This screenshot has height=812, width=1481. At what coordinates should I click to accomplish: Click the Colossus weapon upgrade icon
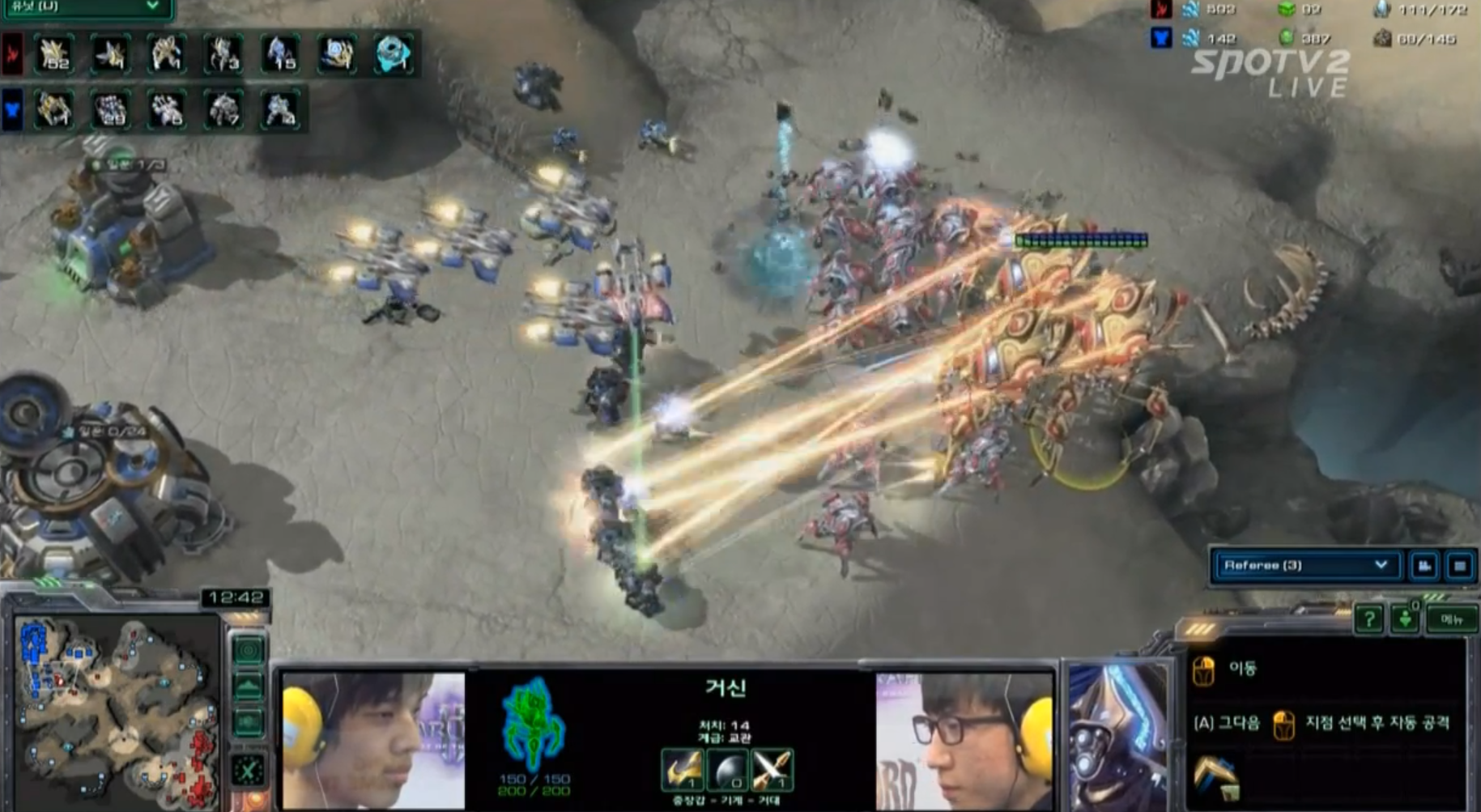click(682, 769)
